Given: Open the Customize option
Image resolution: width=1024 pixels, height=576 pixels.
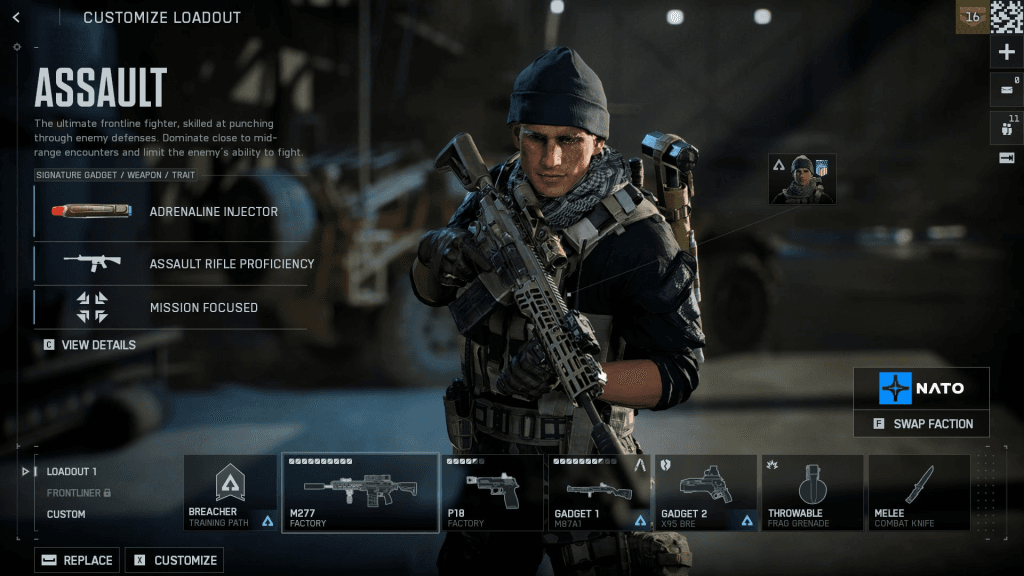Looking at the screenshot, I should click(176, 560).
